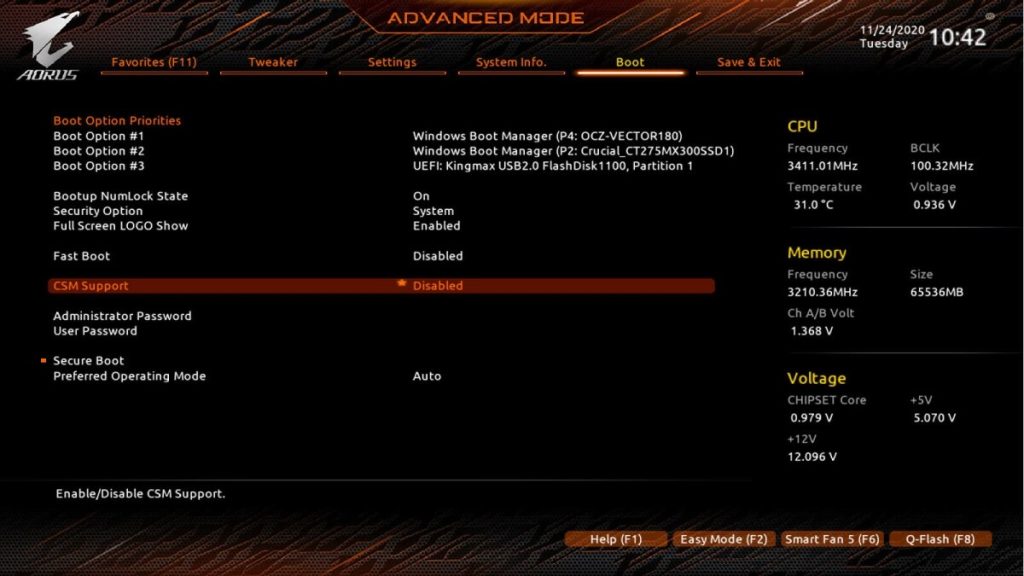Viewport: 1024px width, 576px height.
Task: Select Boot Option #3 USB entry
Action: (552, 166)
